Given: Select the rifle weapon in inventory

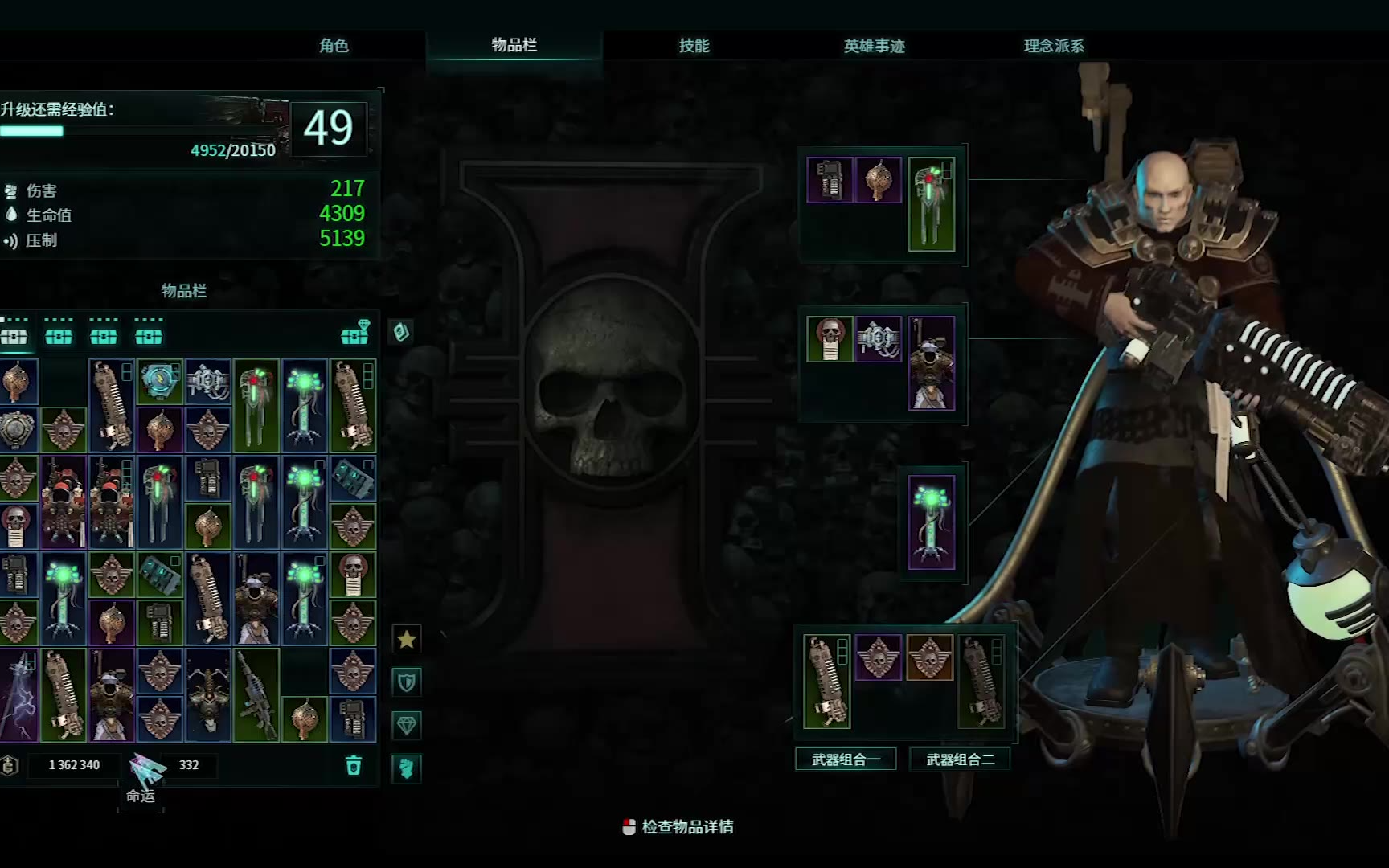Looking at the screenshot, I should (256, 695).
